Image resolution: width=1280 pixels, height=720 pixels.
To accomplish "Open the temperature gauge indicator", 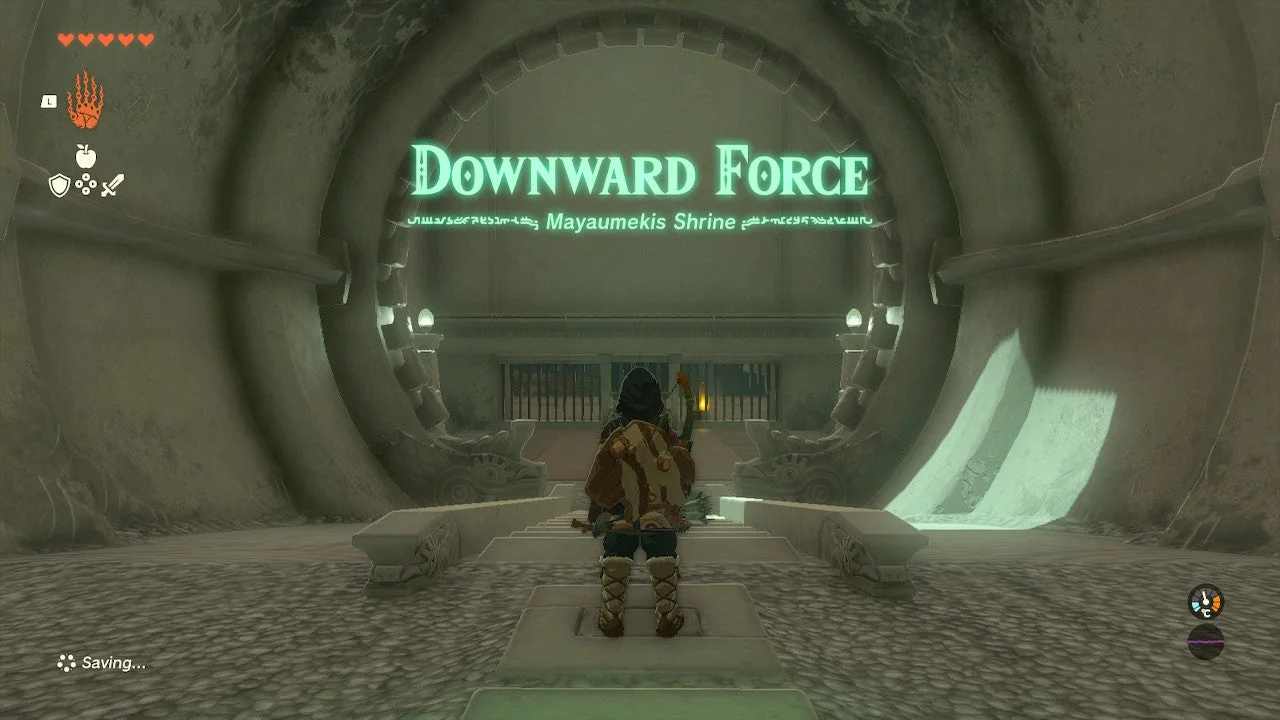I will (1205, 601).
